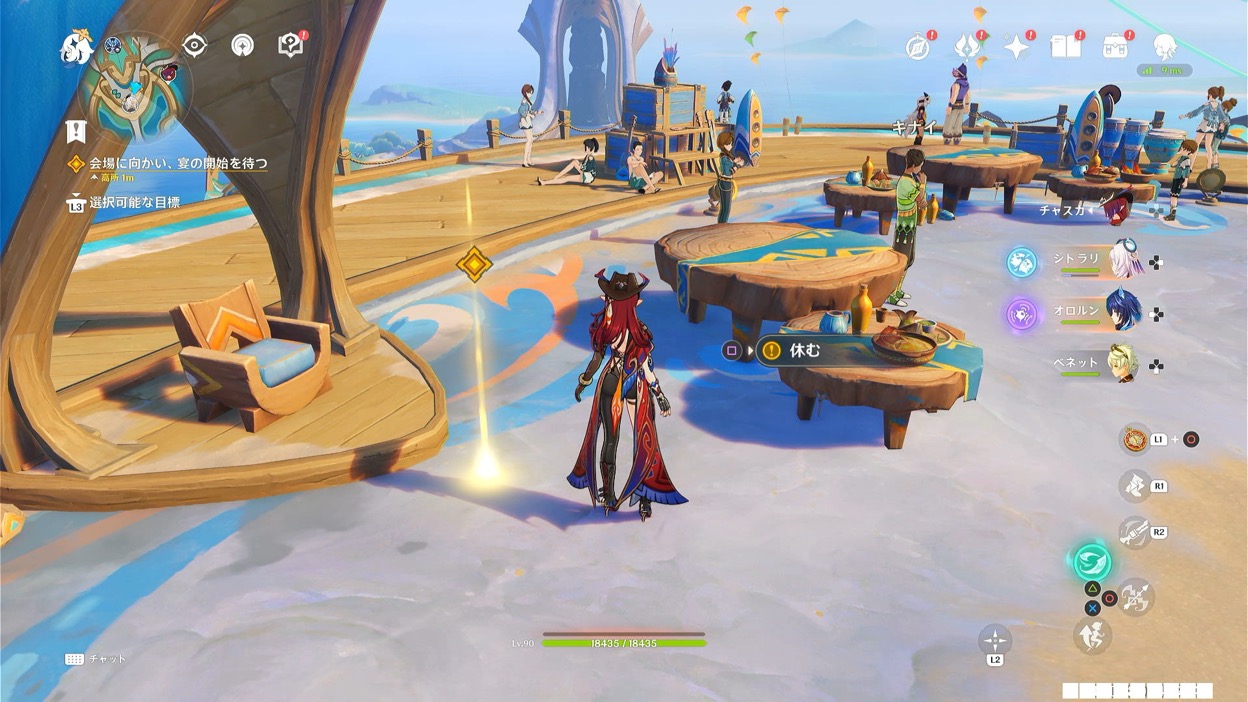Image resolution: width=1248 pixels, height=702 pixels.
Task: Open the question-mark tutorial book icon
Action: pos(290,45)
